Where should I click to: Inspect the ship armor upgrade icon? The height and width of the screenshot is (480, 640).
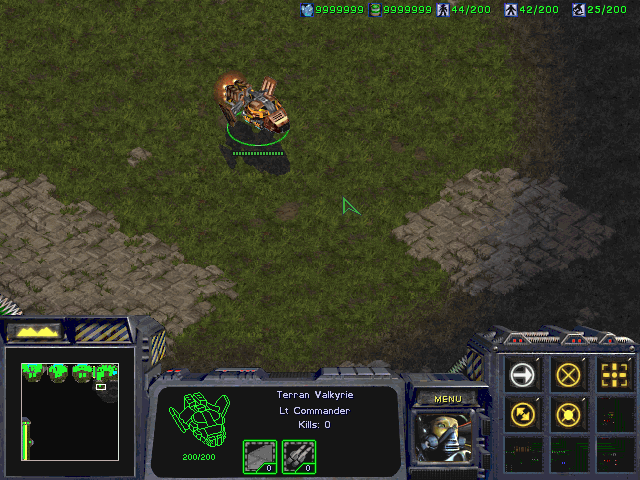pyautogui.click(x=260, y=456)
